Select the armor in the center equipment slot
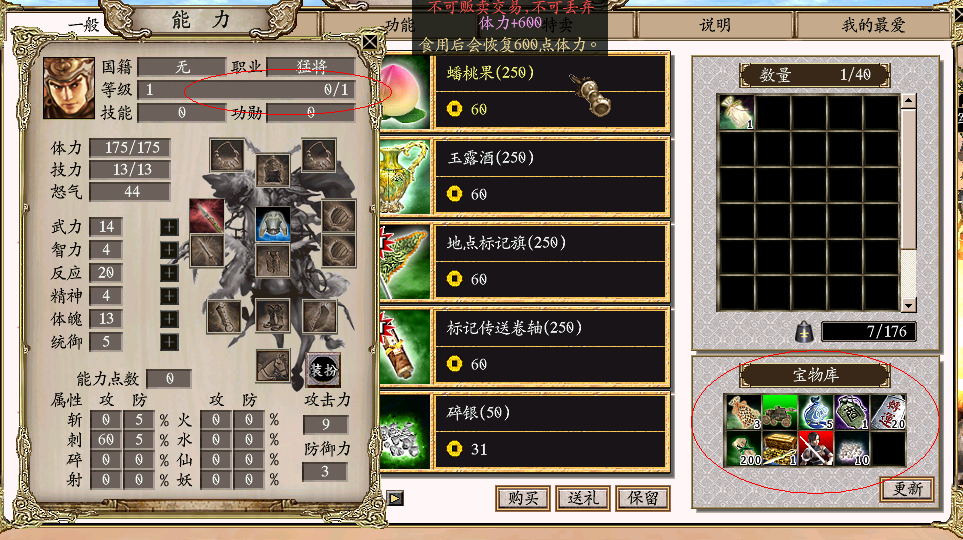The height and width of the screenshot is (540, 963). (x=272, y=224)
